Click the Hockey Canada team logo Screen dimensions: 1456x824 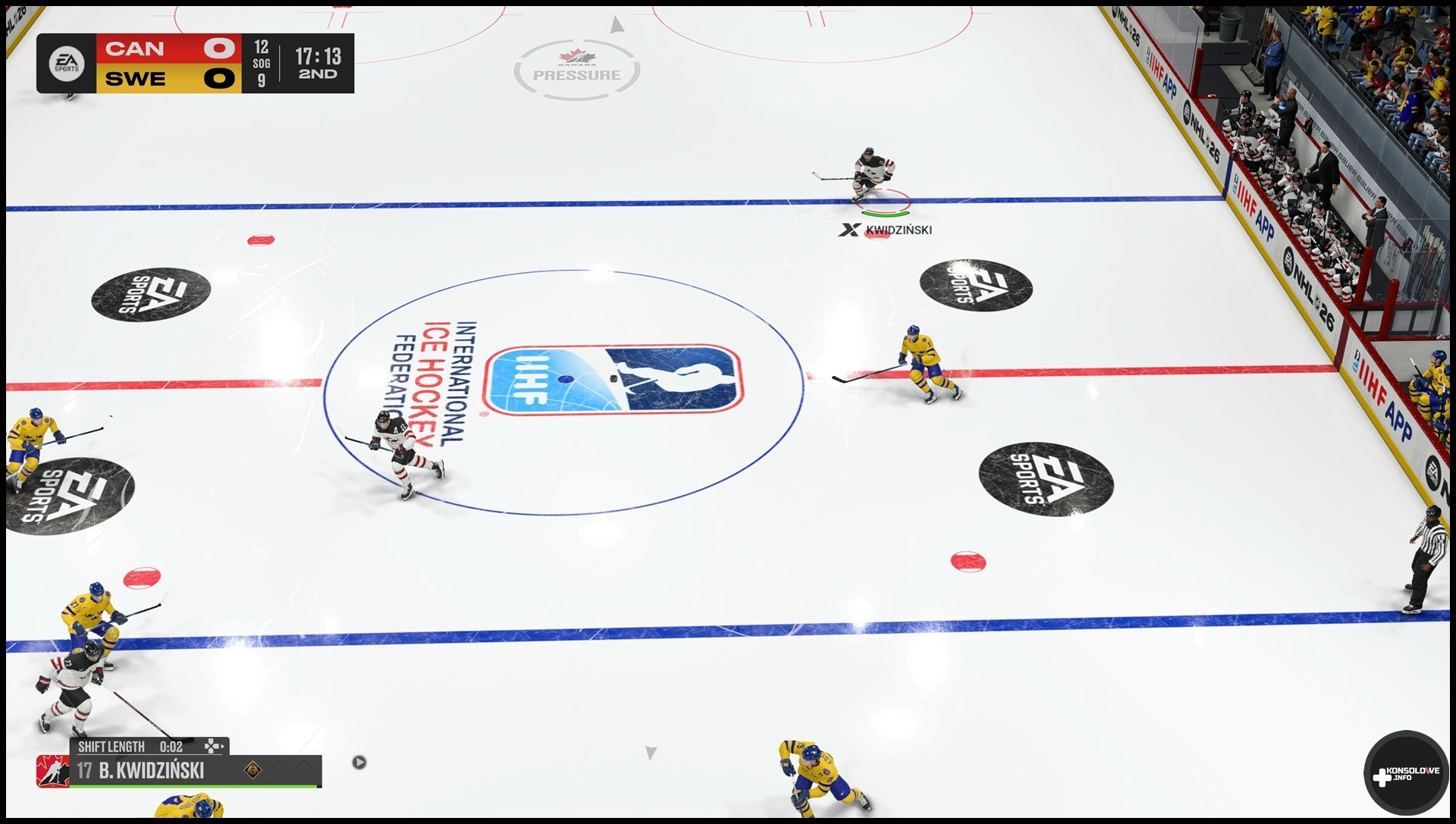pyautogui.click(x=52, y=771)
